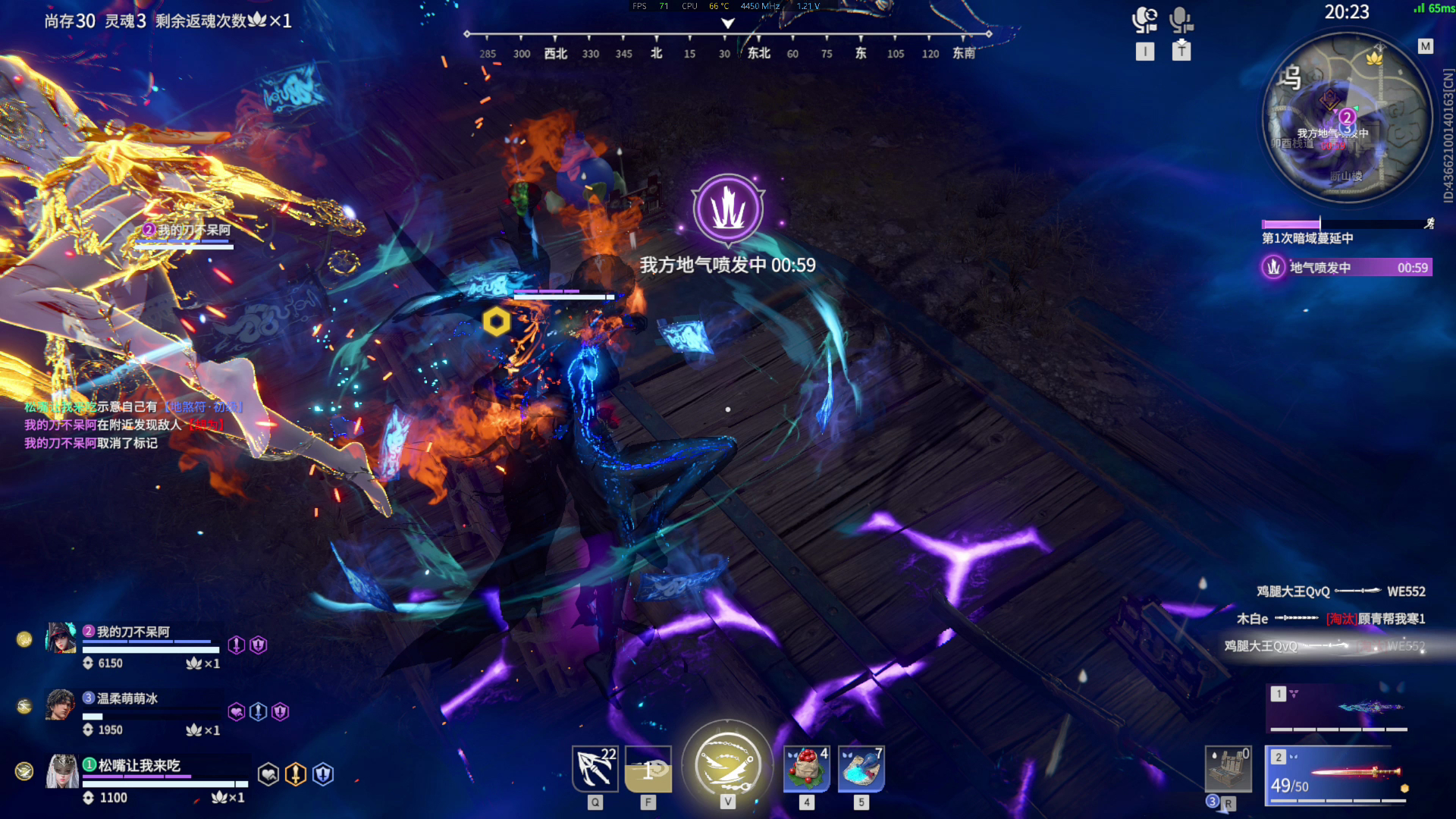Unleash the chained blades ultimate
Screen dimensions: 1456x819
pos(727,764)
